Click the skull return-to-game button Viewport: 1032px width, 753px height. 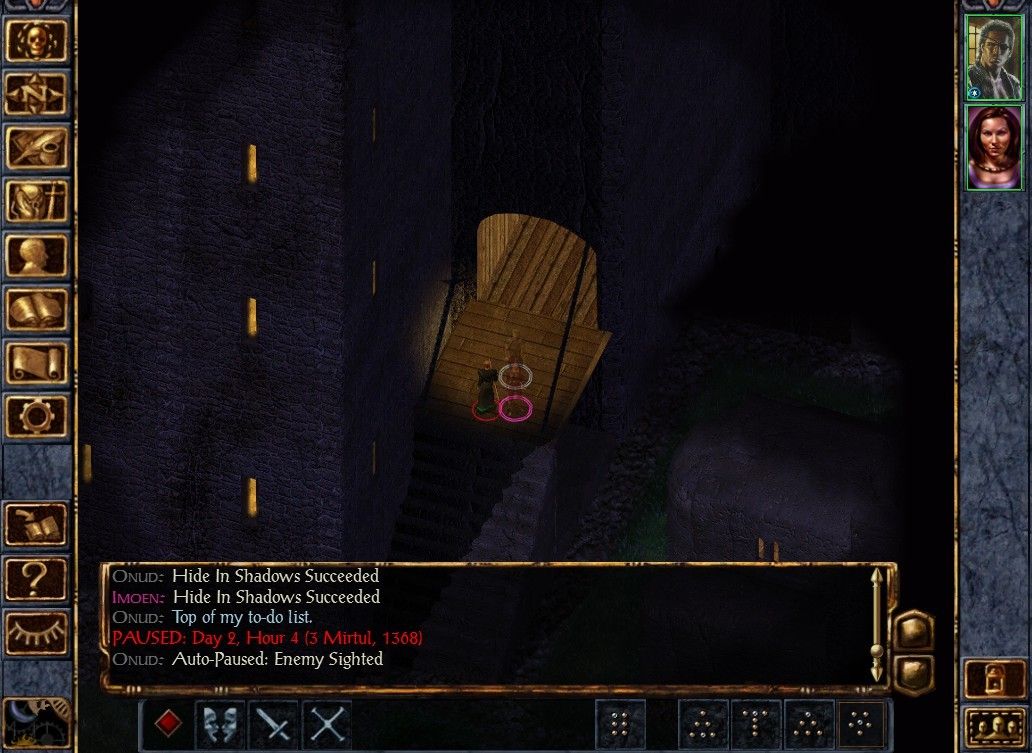[37, 39]
